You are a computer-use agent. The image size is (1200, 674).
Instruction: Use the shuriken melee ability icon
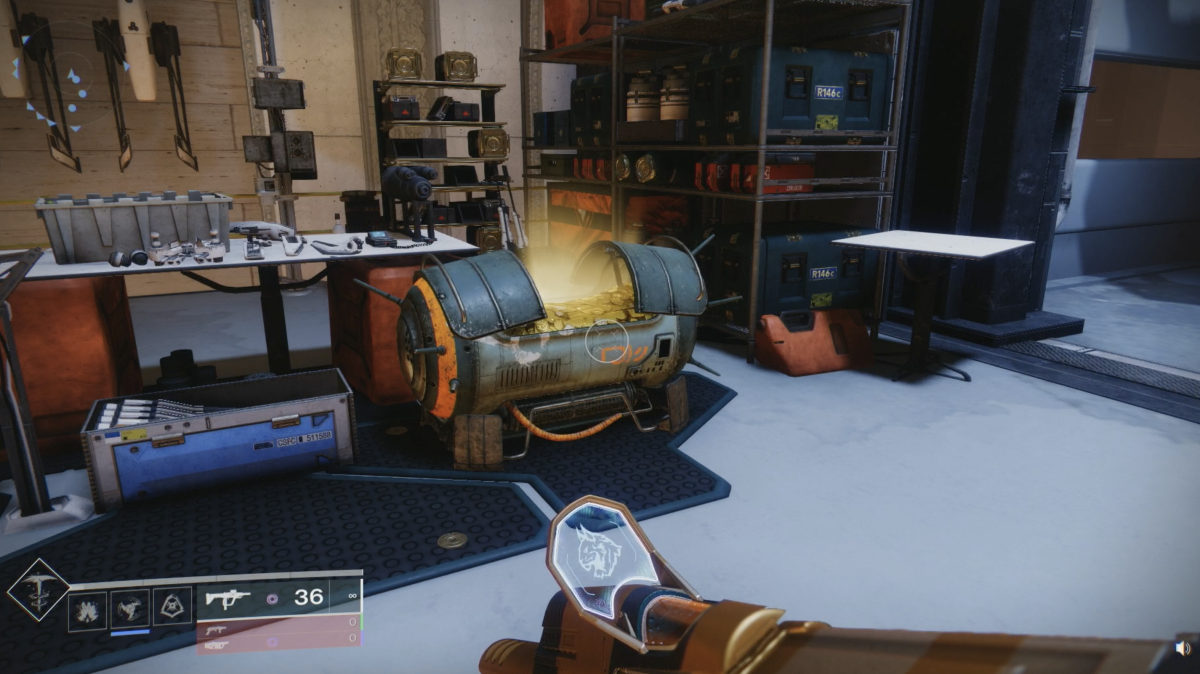tap(130, 609)
